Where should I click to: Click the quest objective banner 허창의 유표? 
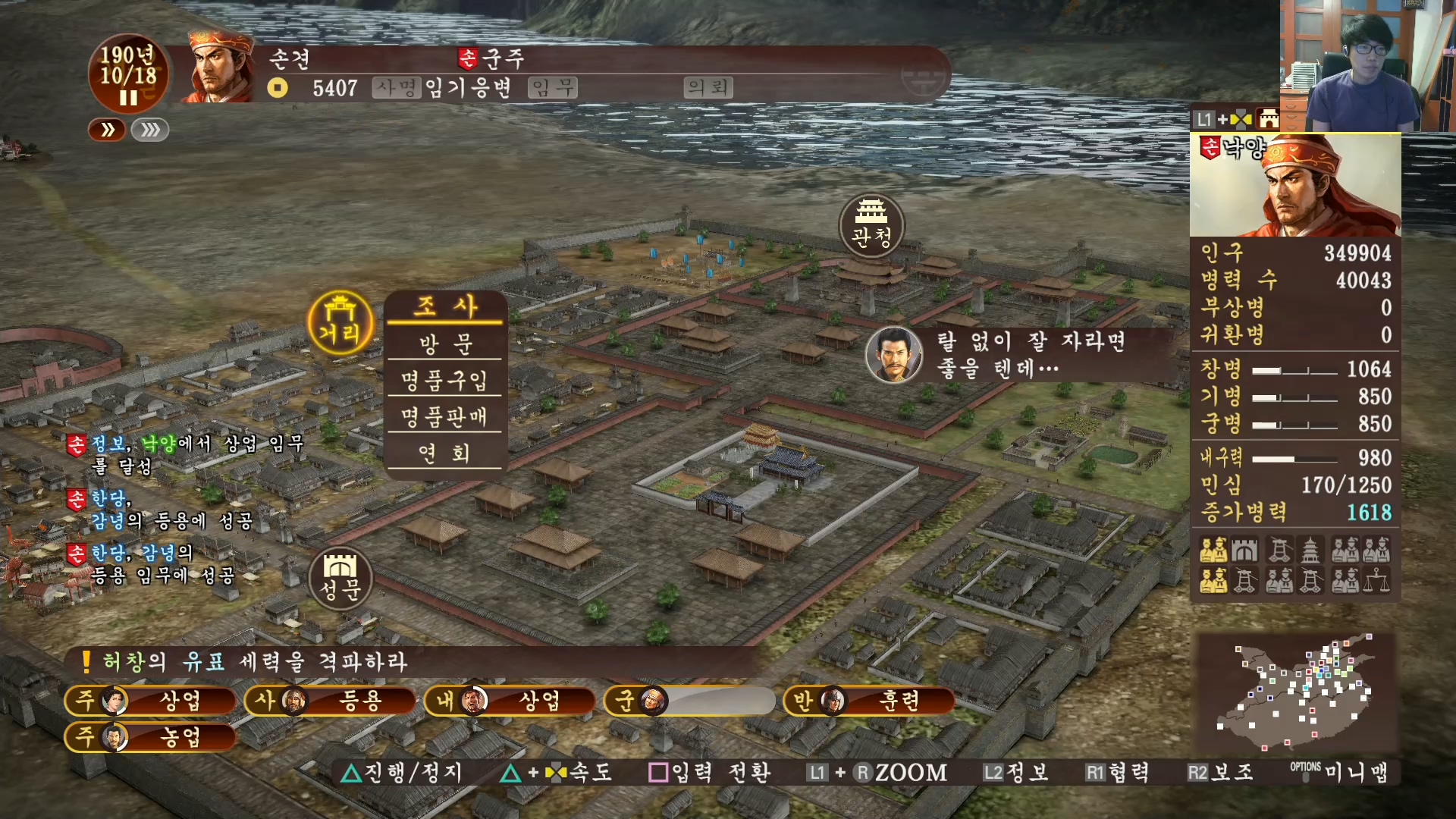click(x=255, y=662)
